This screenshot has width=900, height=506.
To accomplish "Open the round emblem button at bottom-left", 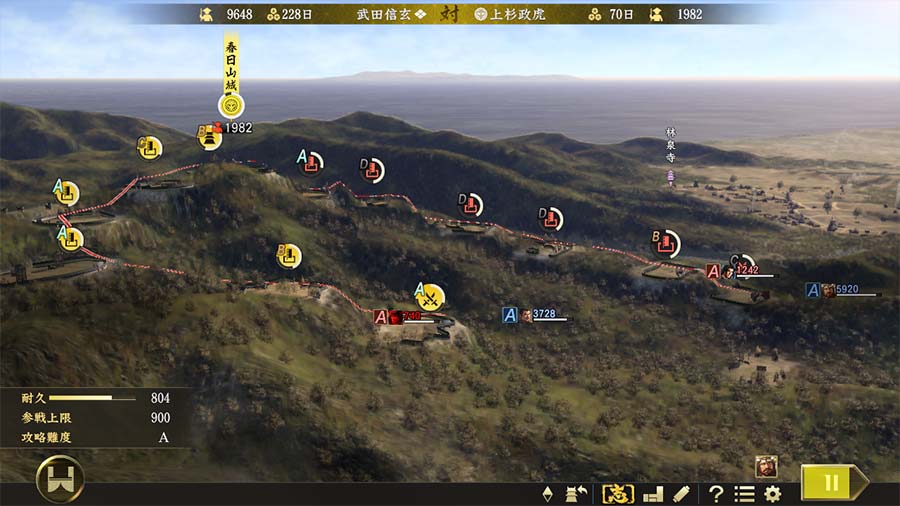I will pos(60,480).
